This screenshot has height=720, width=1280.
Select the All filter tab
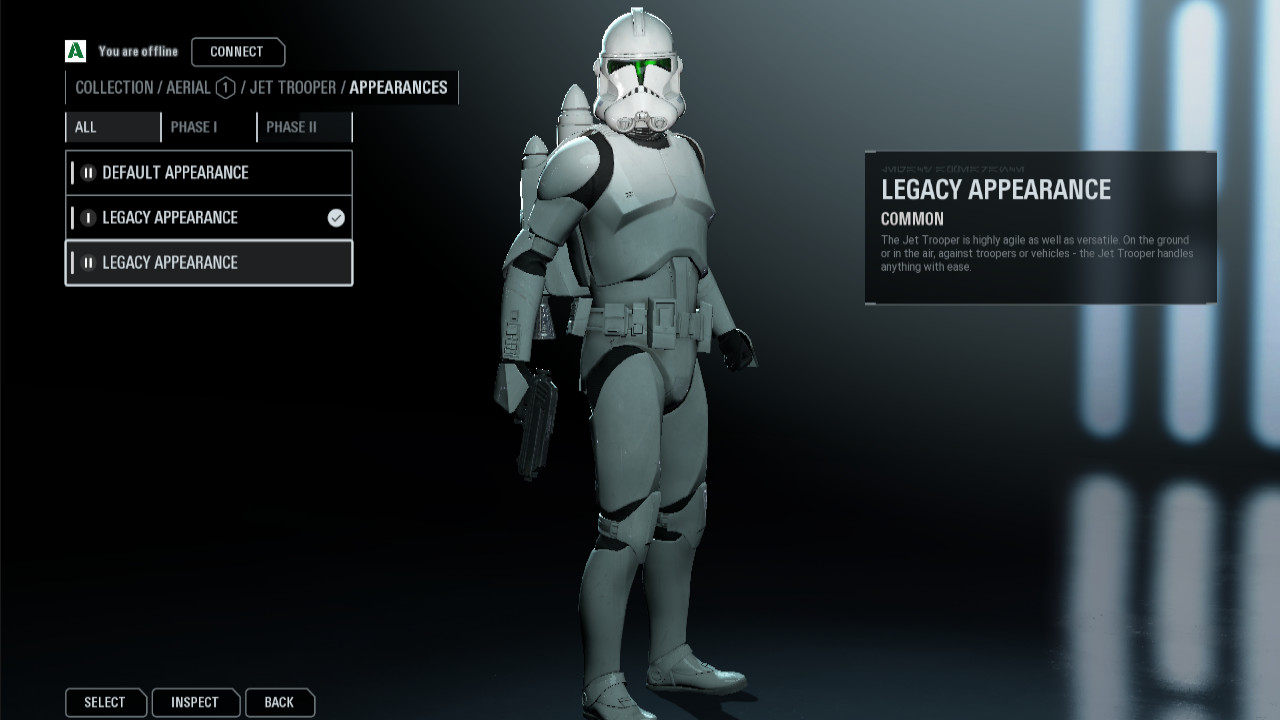point(112,127)
